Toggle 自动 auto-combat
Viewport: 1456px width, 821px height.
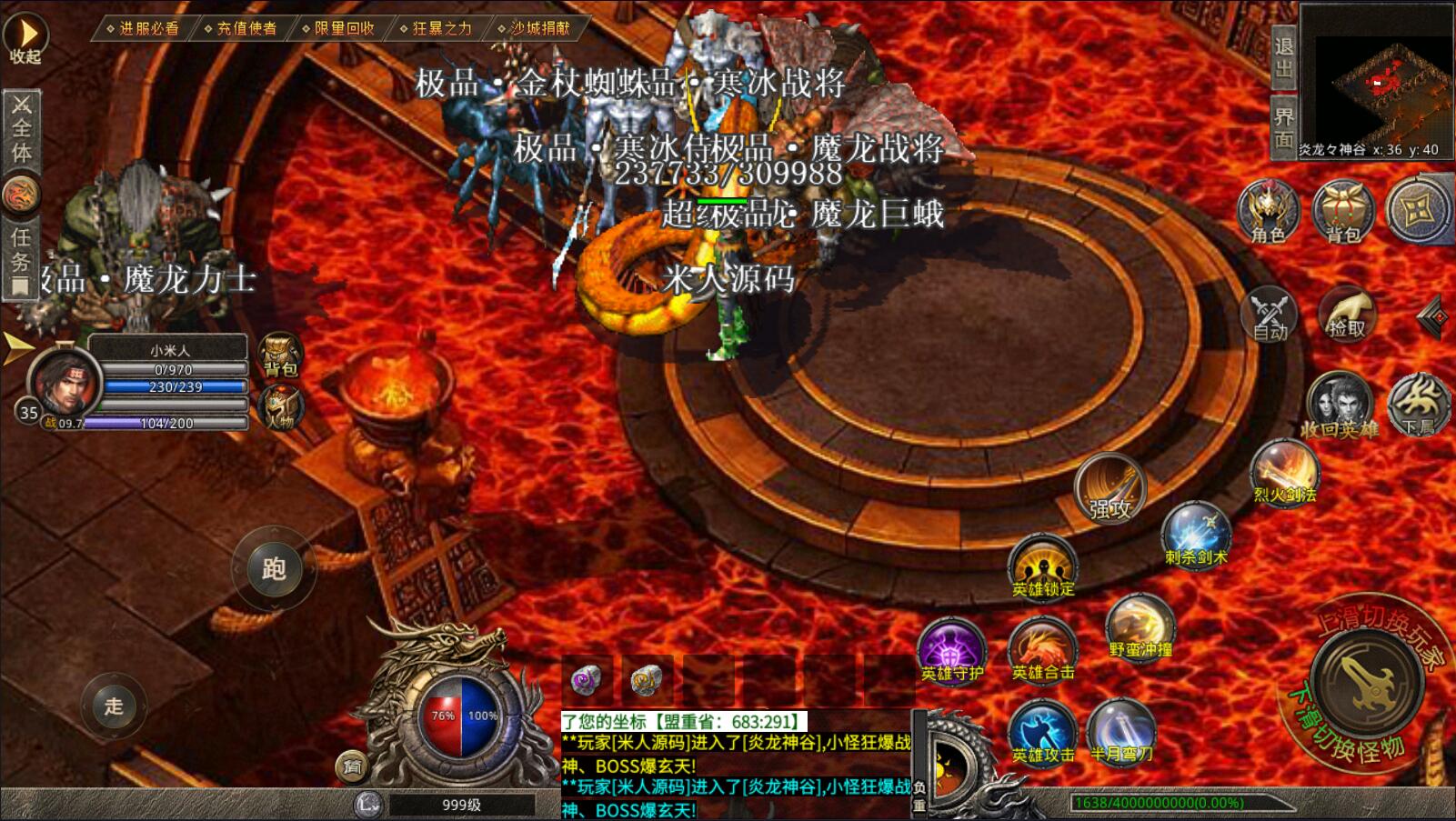[x=1270, y=315]
